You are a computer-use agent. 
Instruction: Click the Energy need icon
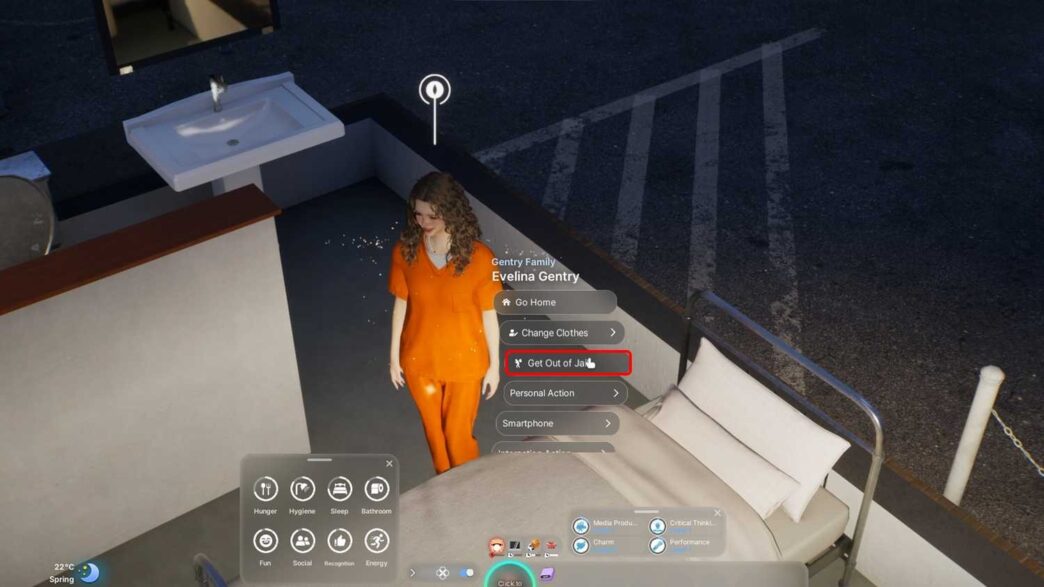pos(376,541)
